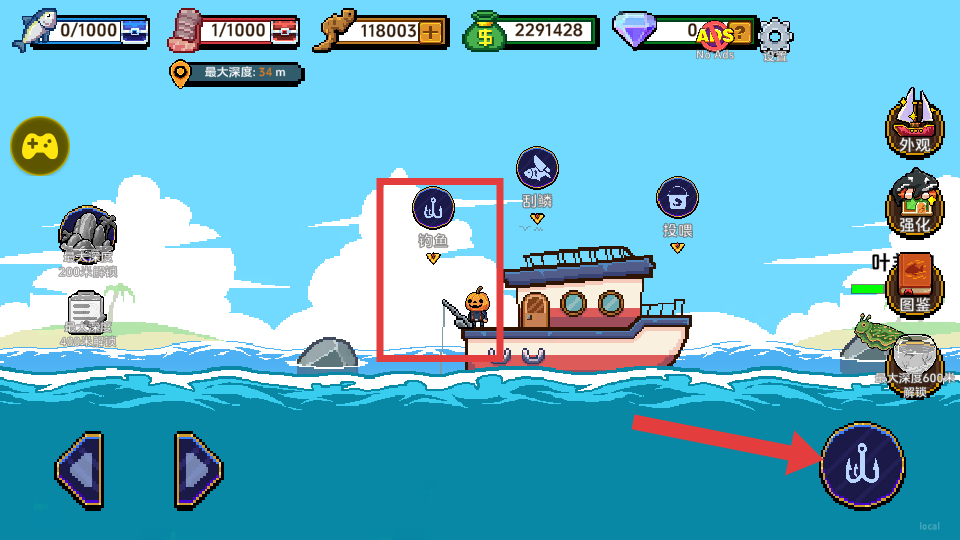Tap the locked fishbowl icon (600米解锁)
This screenshot has width=960, height=540.
click(x=914, y=358)
